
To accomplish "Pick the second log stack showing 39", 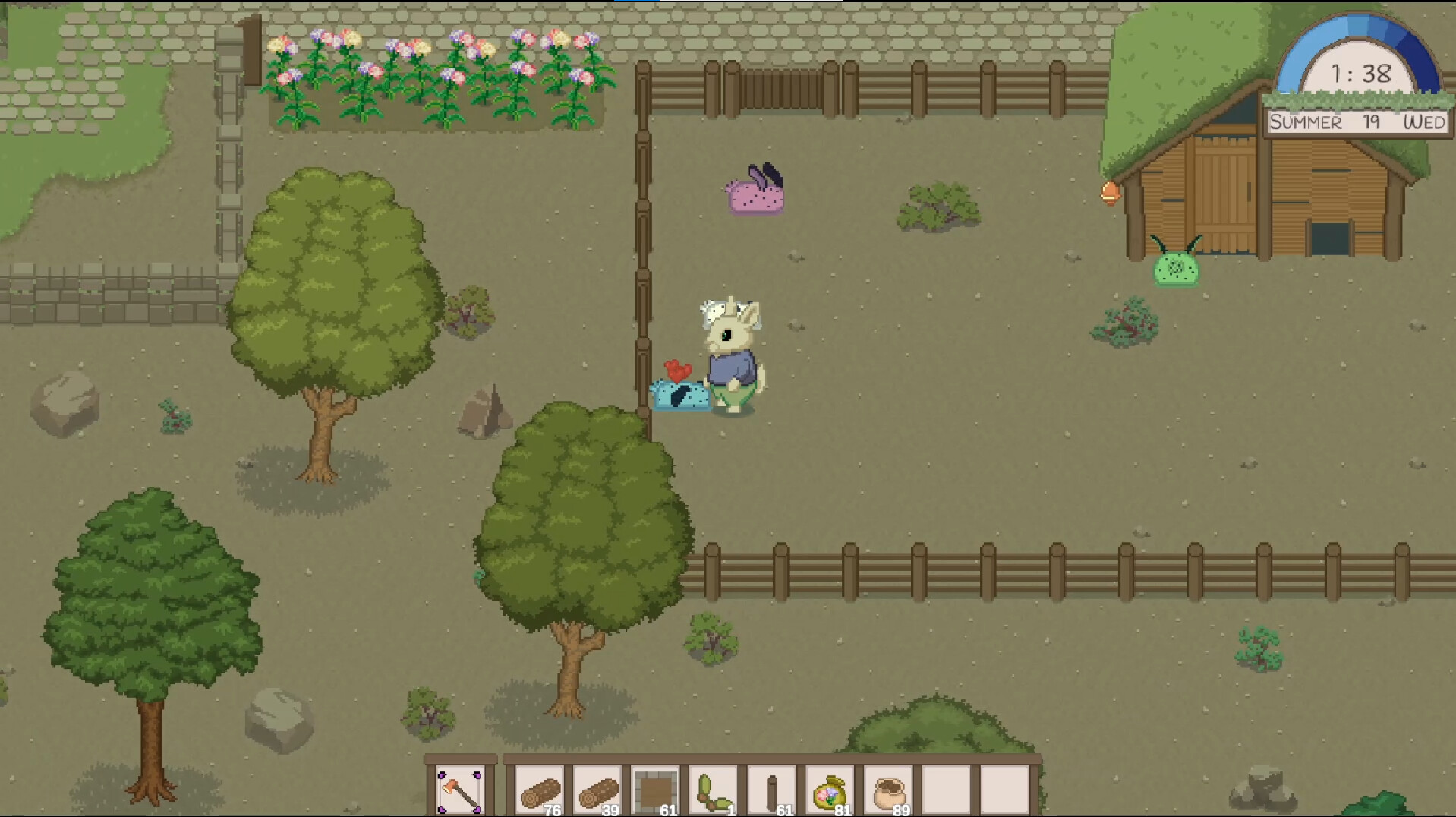I will 597,788.
